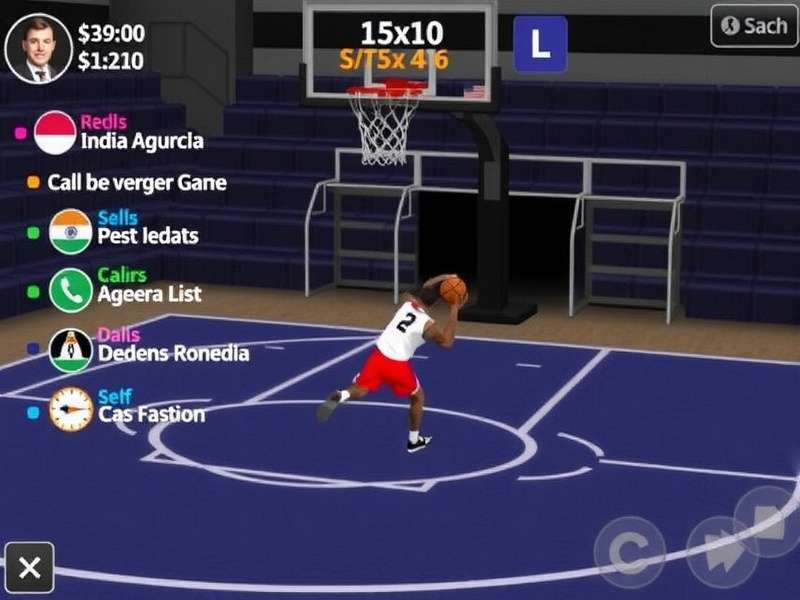Open Dedens Ronedia entry

[173, 352]
